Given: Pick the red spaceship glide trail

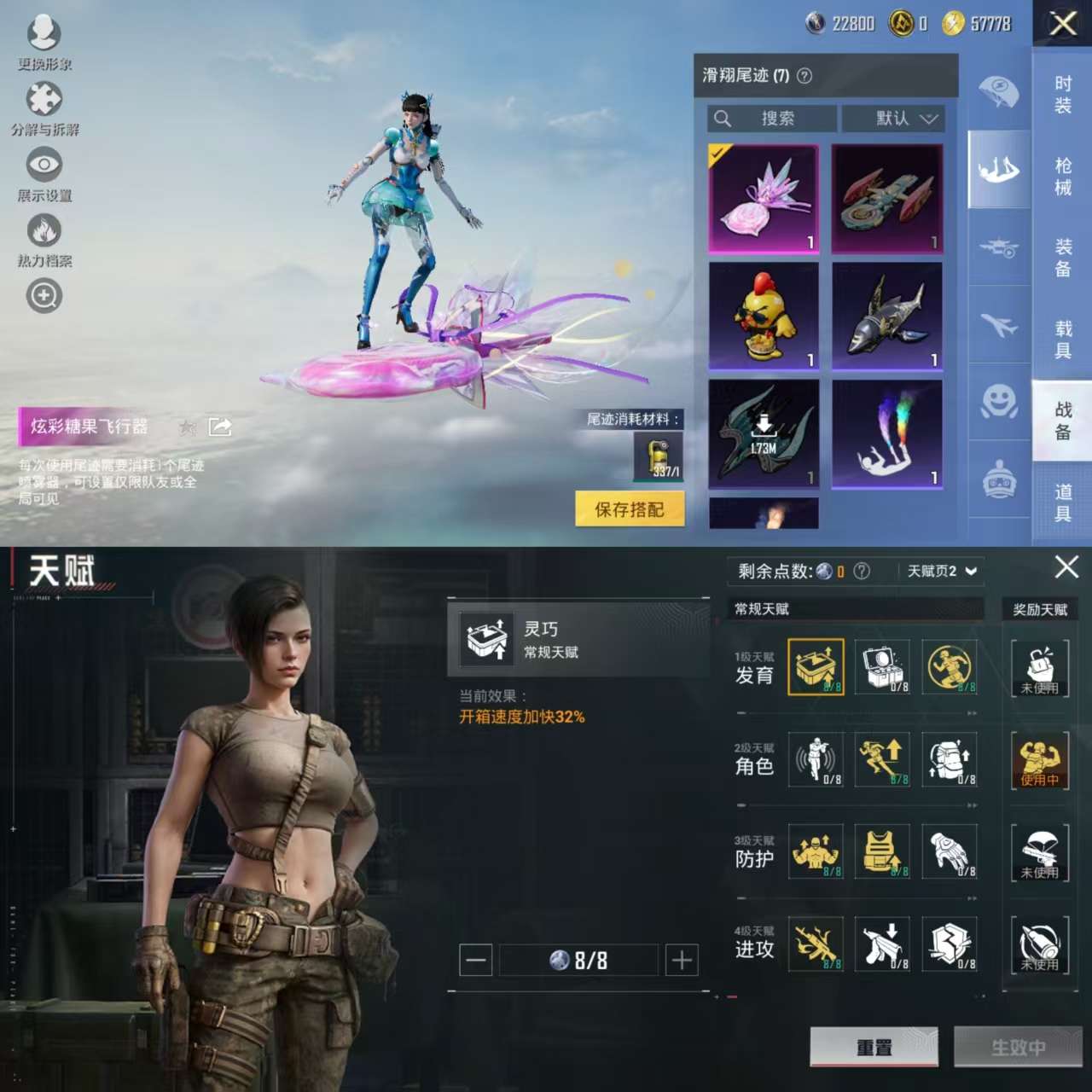Looking at the screenshot, I should point(887,199).
